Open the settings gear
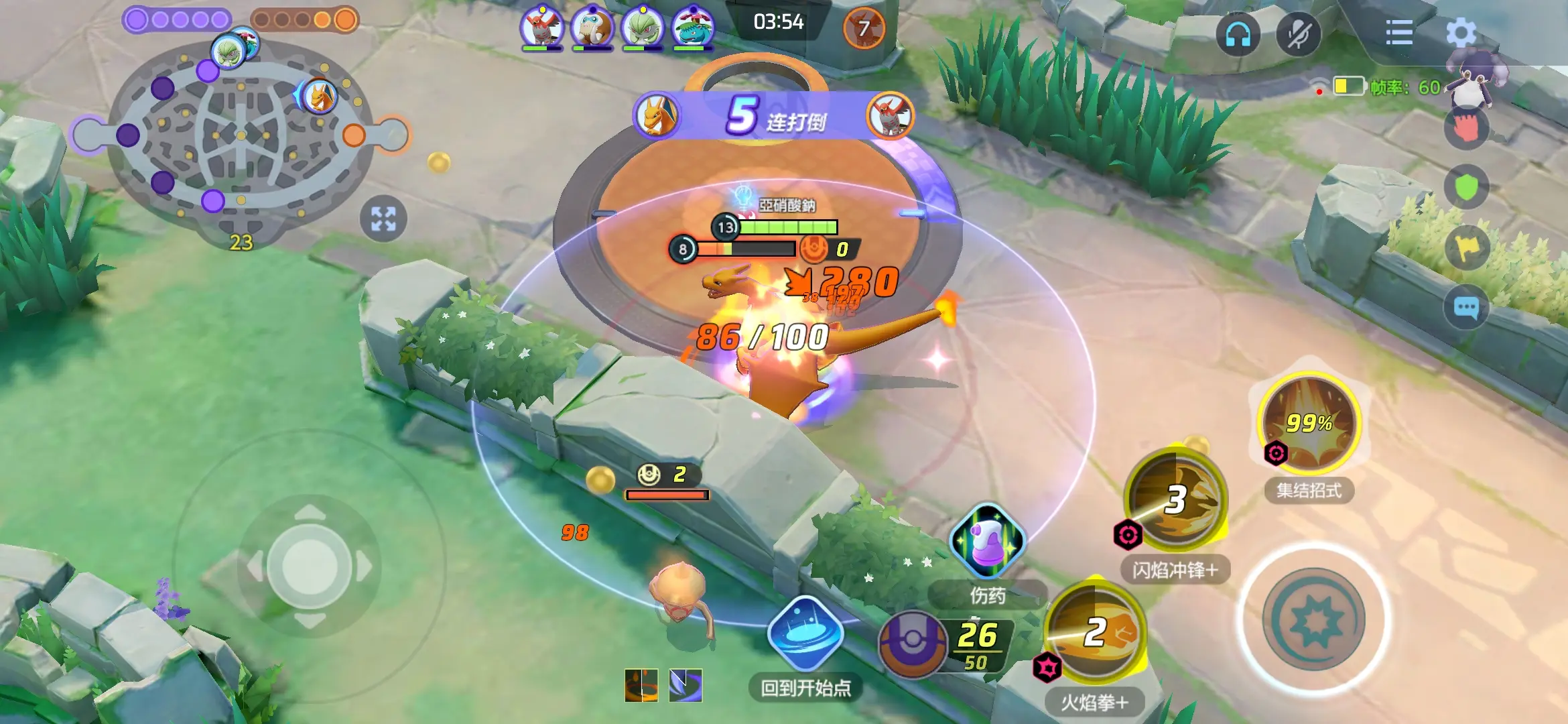The height and width of the screenshot is (724, 1568). point(1461,32)
